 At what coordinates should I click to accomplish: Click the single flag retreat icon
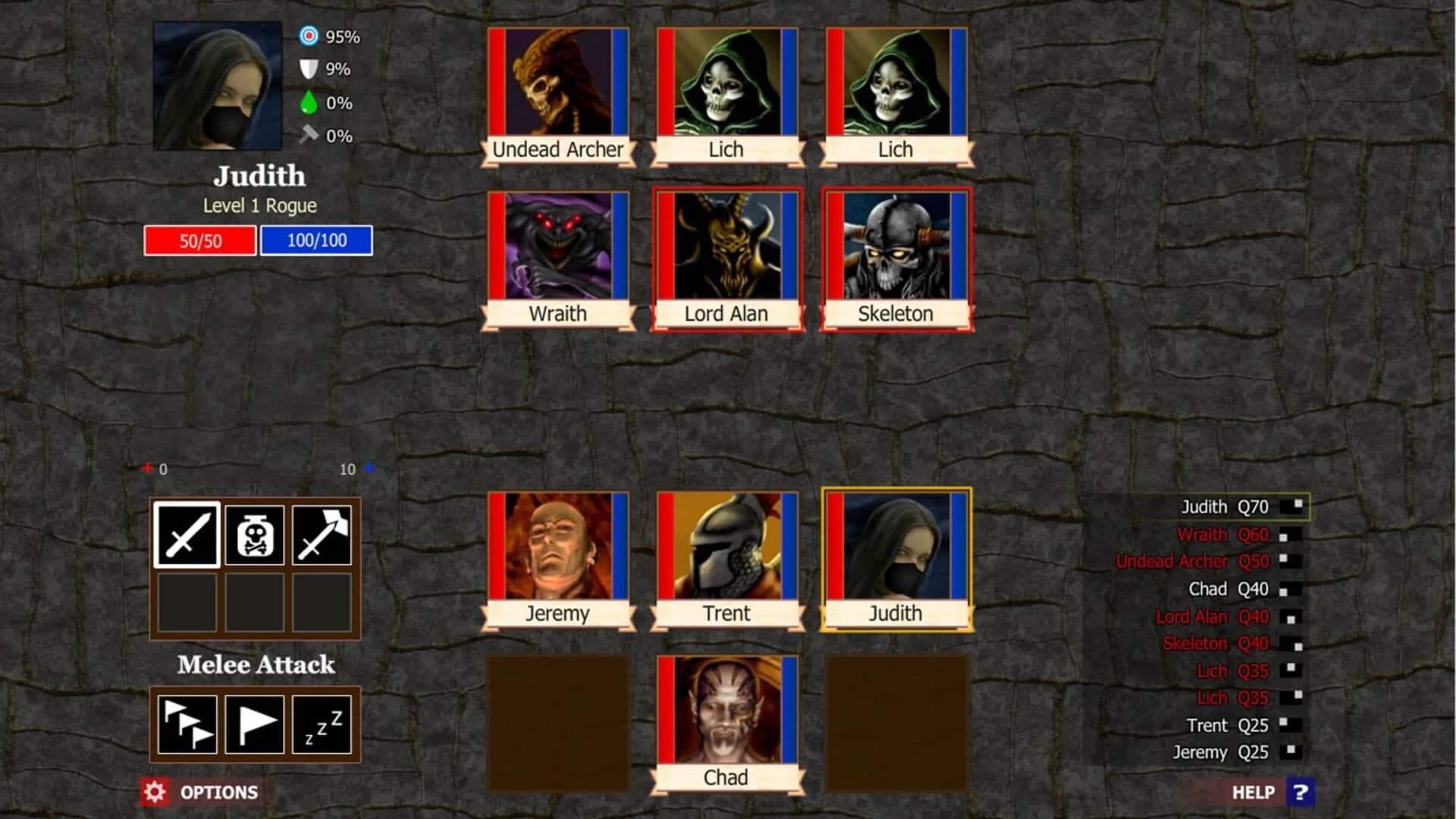click(254, 724)
